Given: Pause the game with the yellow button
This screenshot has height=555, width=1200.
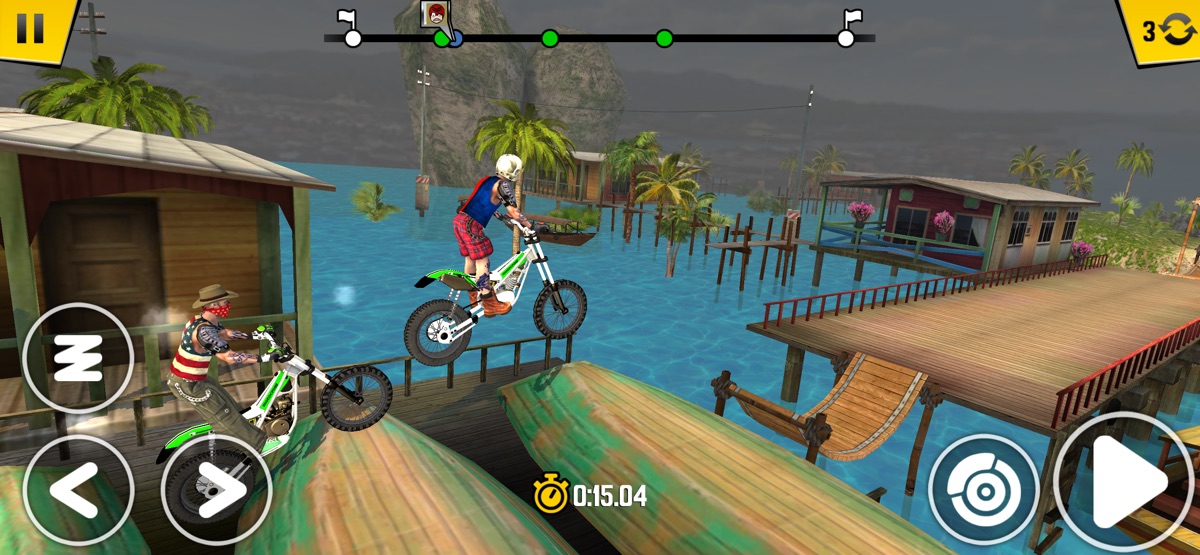Looking at the screenshot, I should (x=31, y=28).
